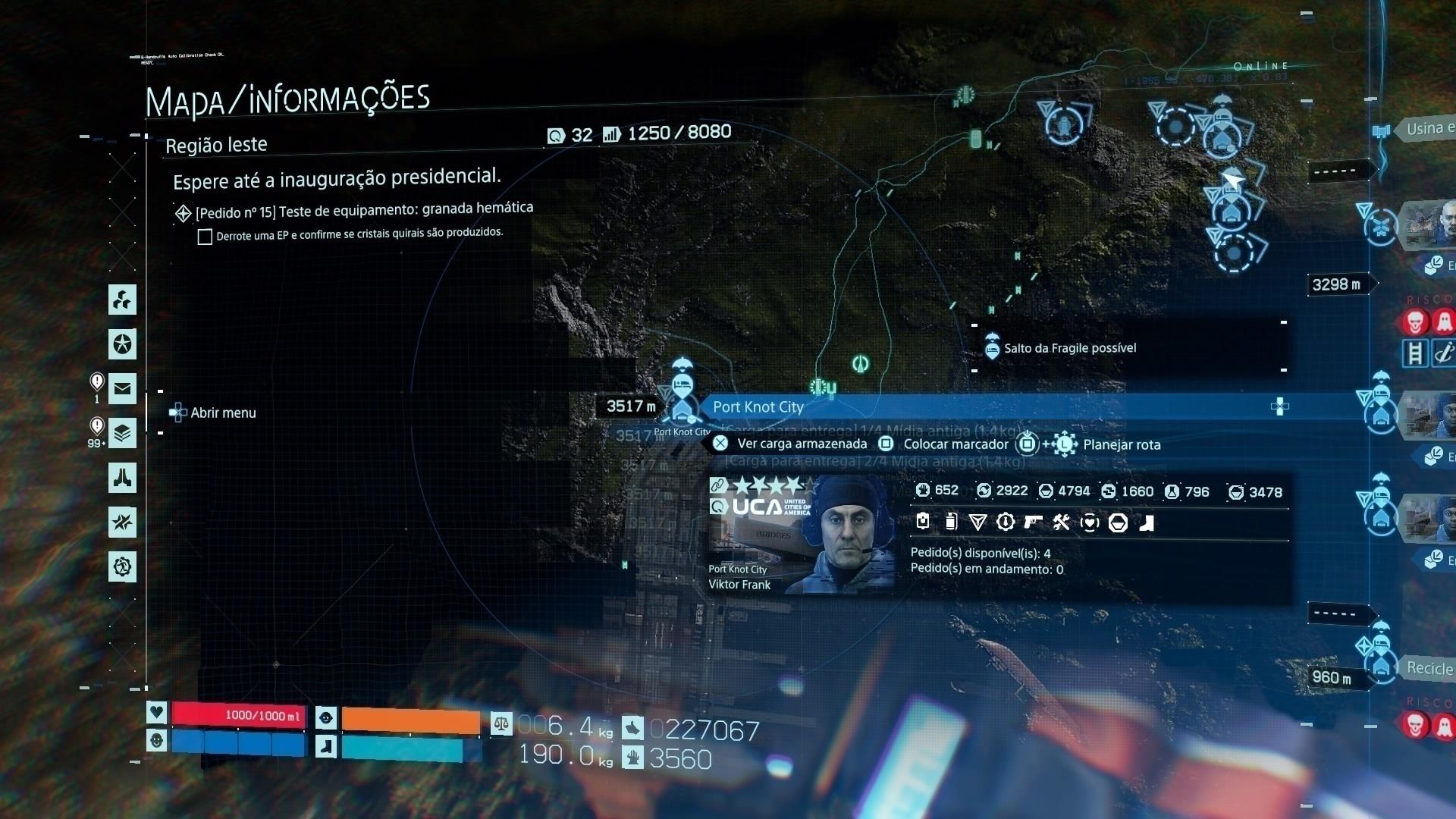Select the Usina facility list entry
The width and height of the screenshot is (1456, 819).
1429,129
